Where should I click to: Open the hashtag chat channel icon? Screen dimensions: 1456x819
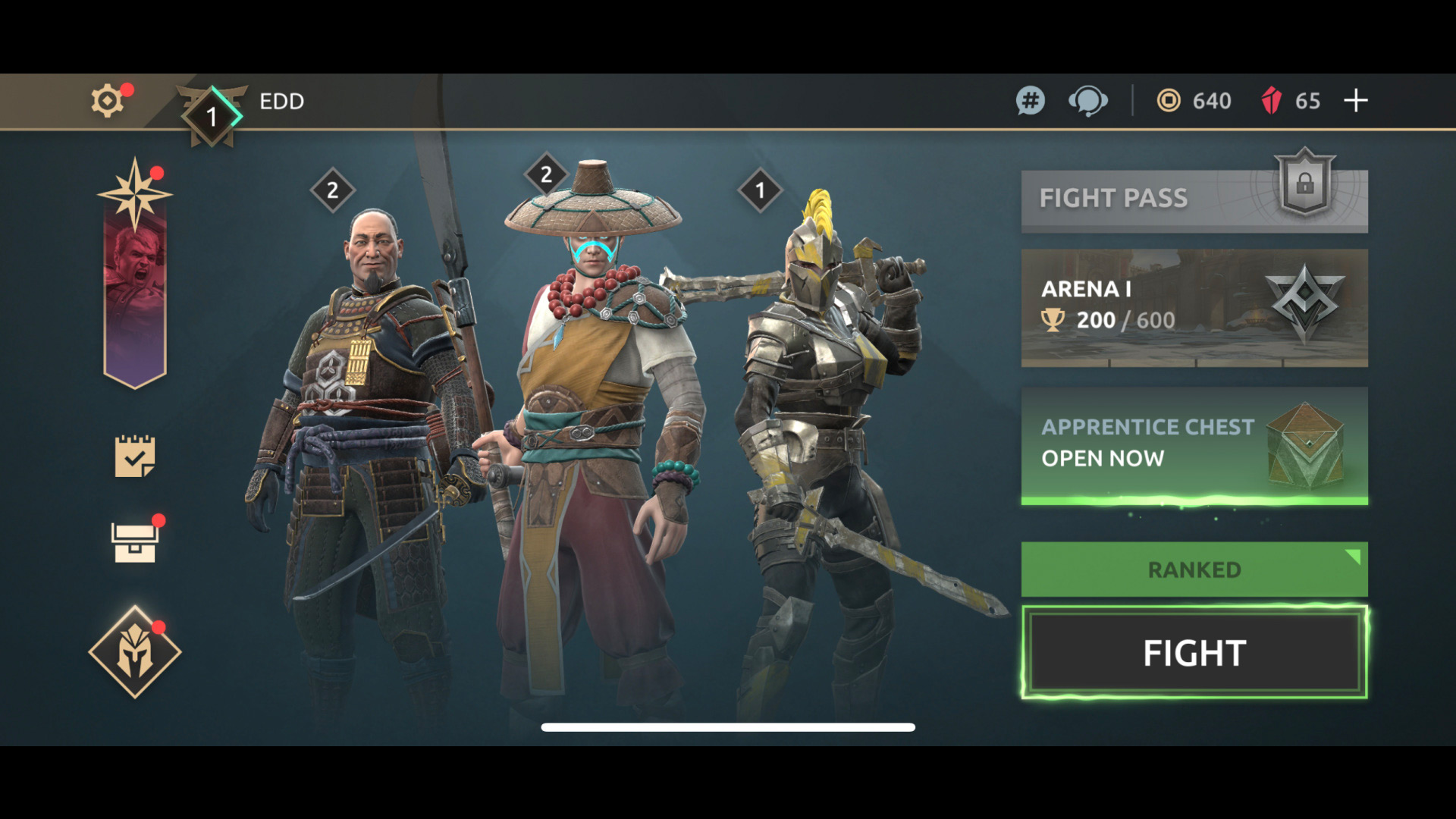[1030, 101]
